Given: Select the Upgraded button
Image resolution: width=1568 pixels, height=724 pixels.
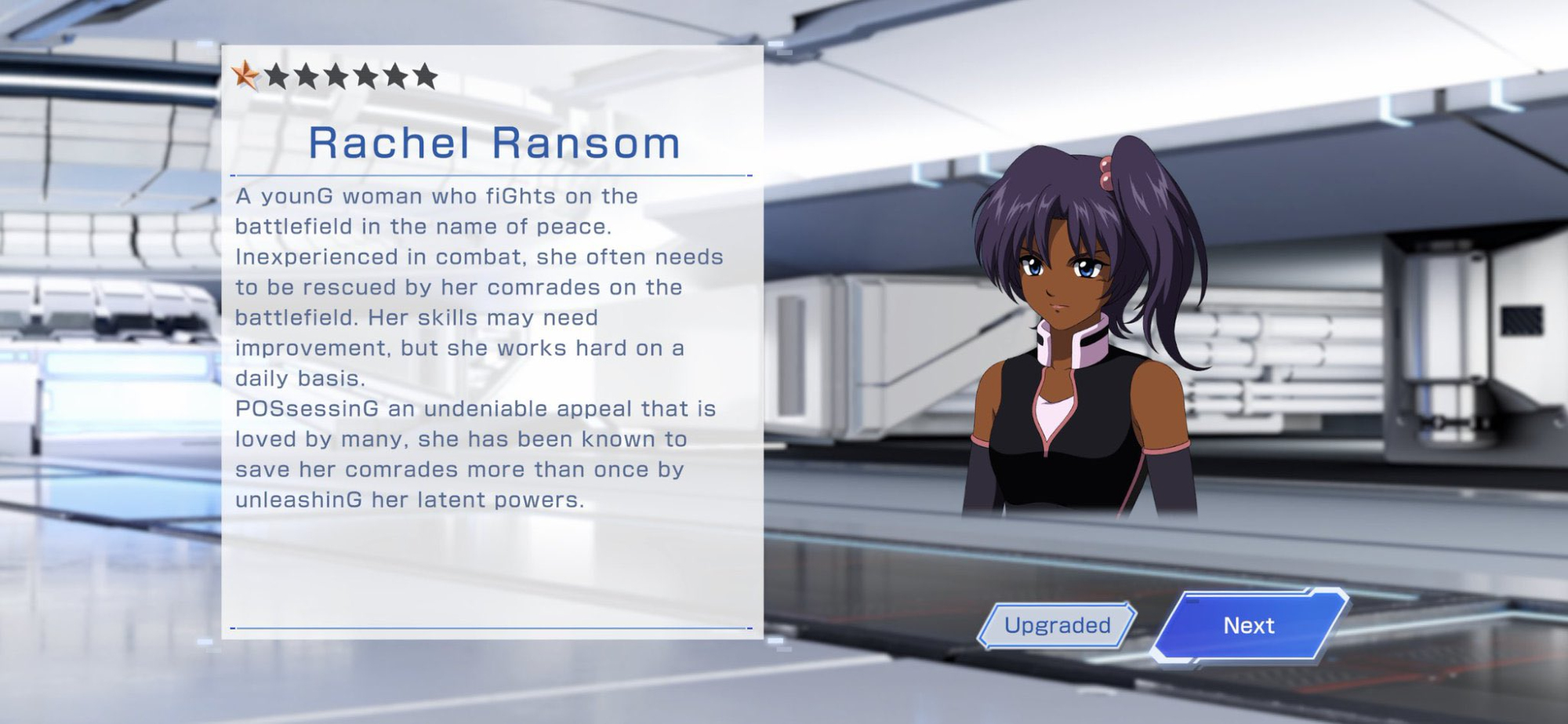Looking at the screenshot, I should point(1057,625).
